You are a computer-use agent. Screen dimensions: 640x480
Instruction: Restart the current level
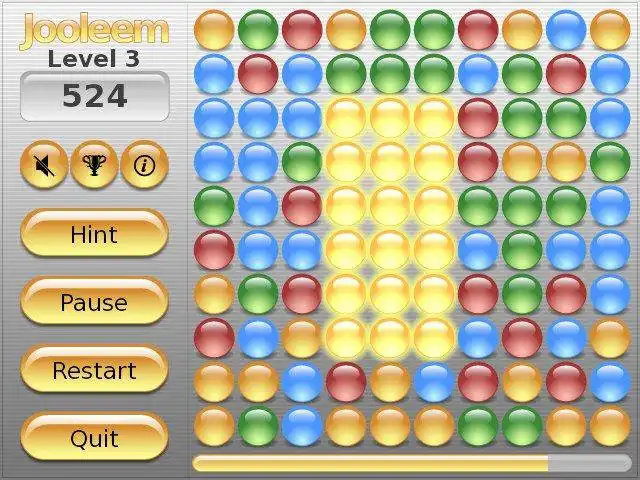click(x=94, y=370)
